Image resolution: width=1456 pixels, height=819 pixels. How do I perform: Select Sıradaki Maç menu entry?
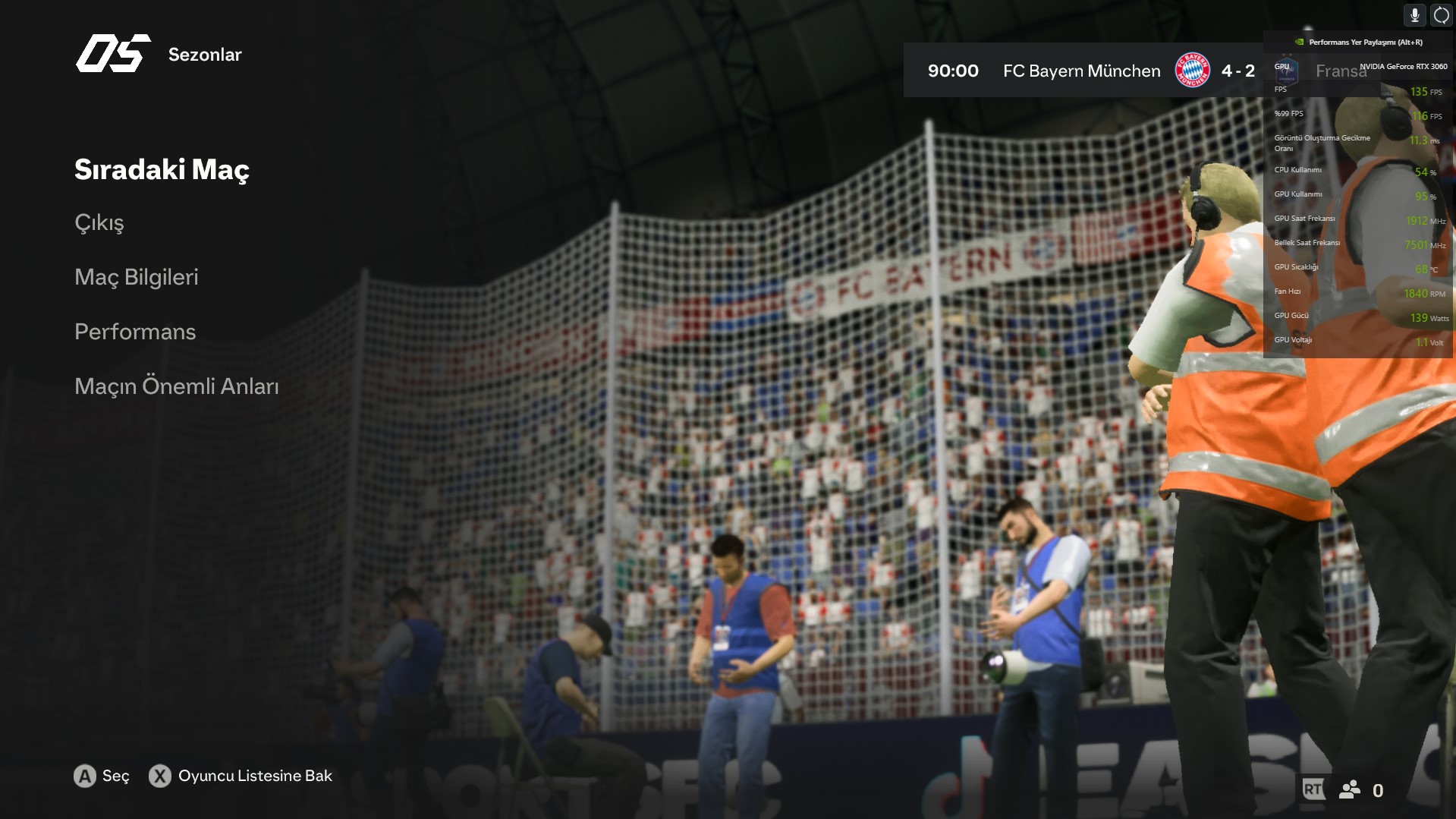click(162, 169)
